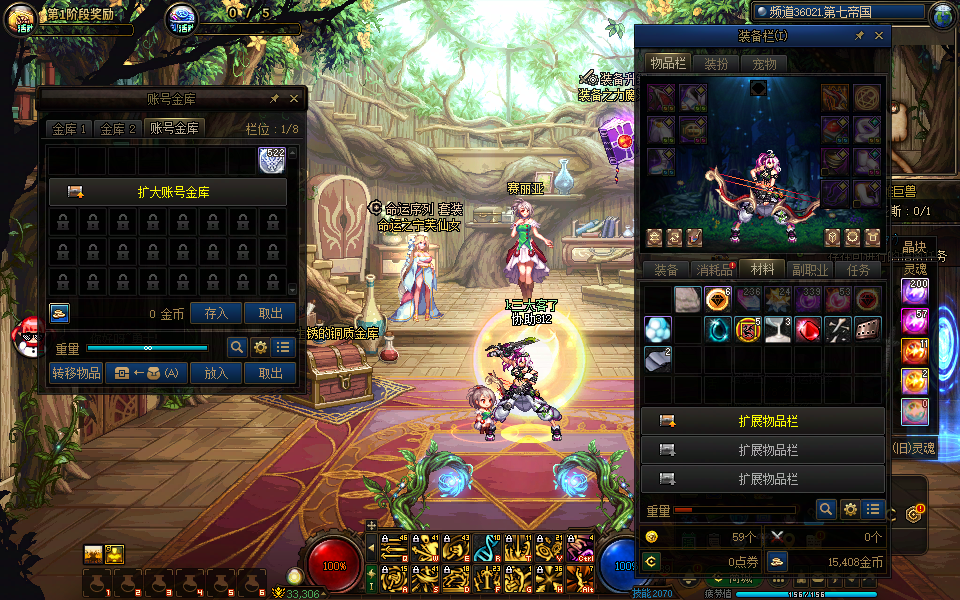This screenshot has width=960, height=600.
Task: Close the 装备栏 equipment window
Action: (x=879, y=36)
